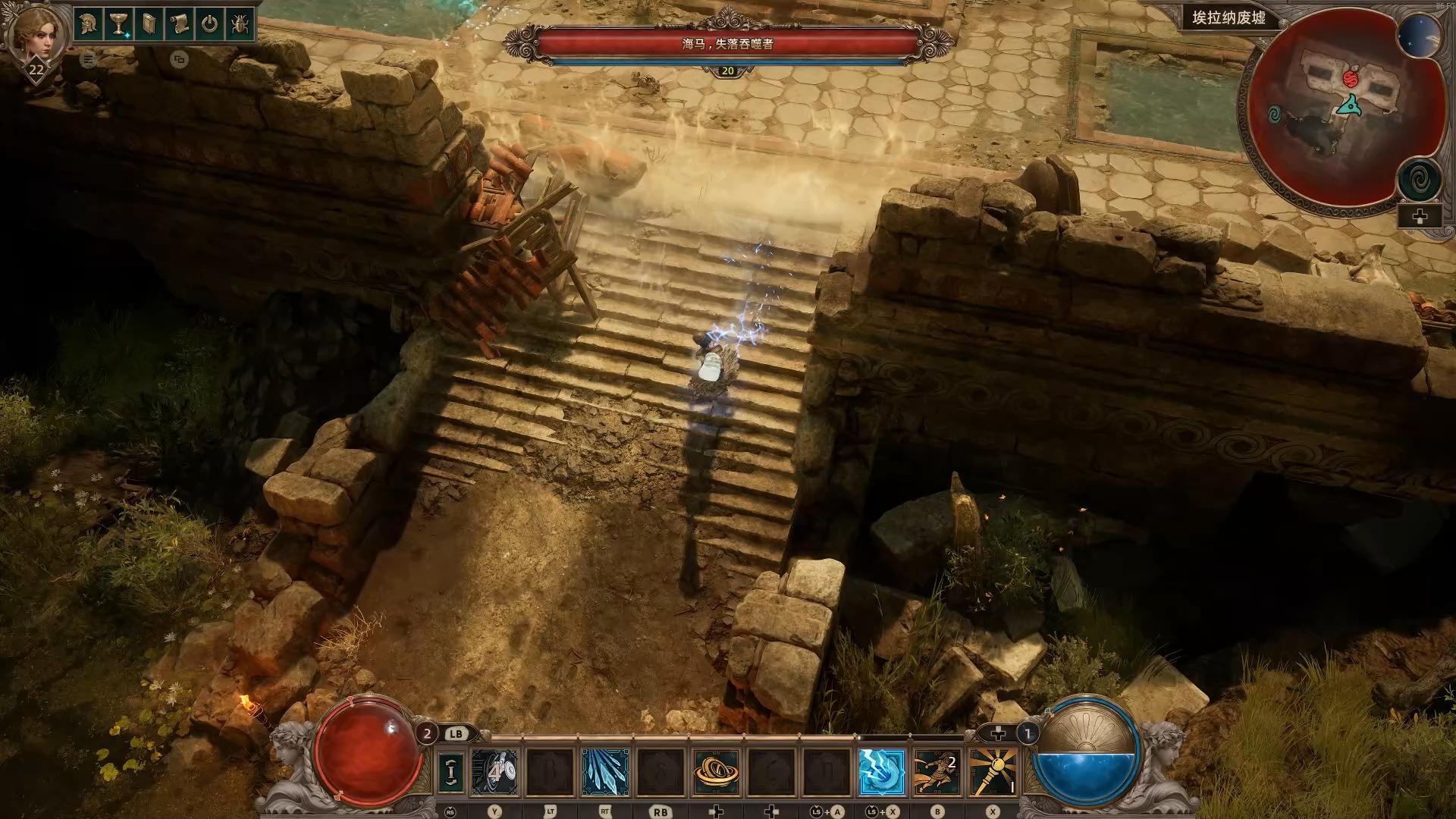Click the small overlapping-windows button
The width and height of the screenshot is (1456, 819).
179,59
